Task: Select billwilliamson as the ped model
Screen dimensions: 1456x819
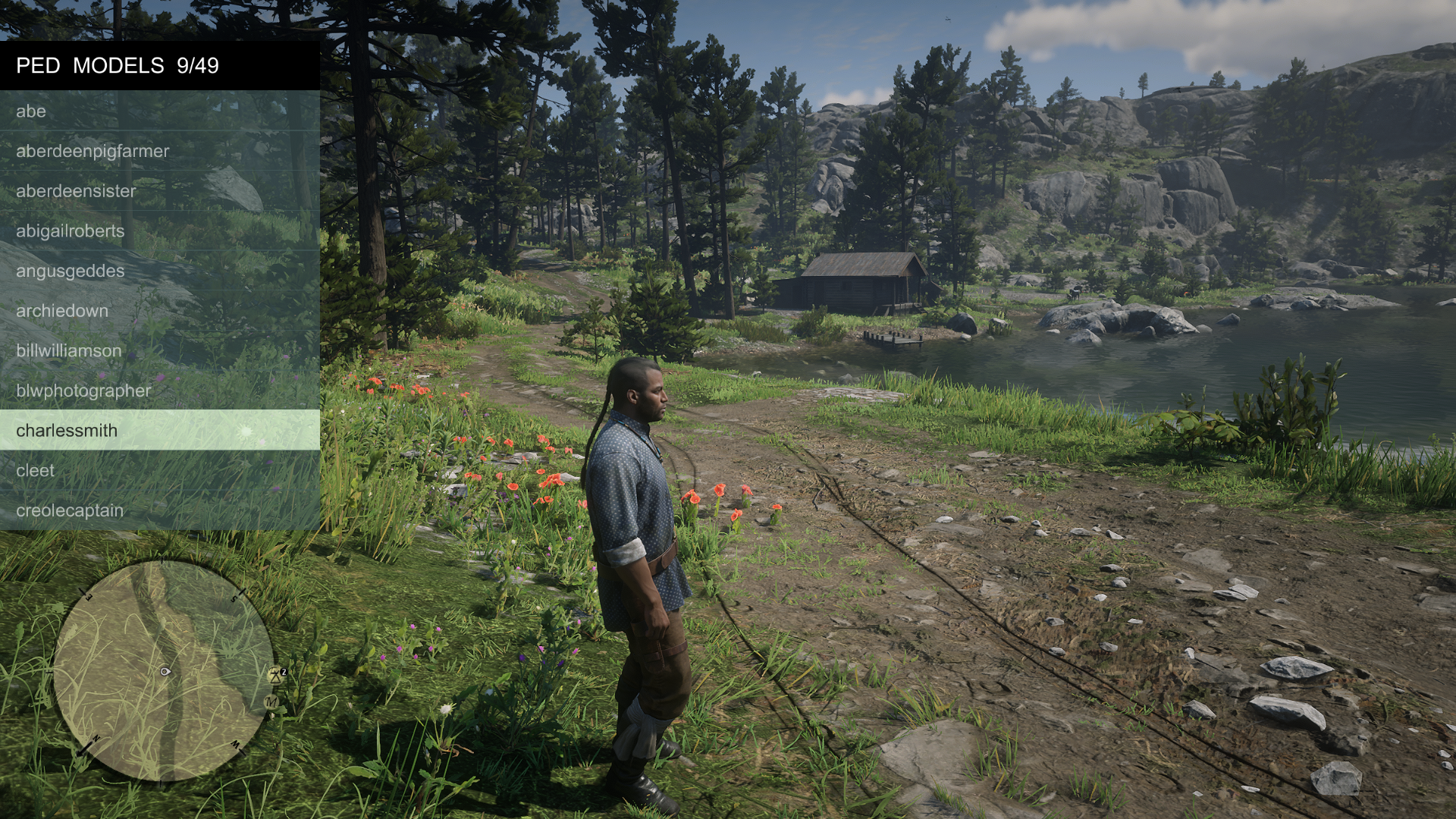Action: click(x=159, y=350)
